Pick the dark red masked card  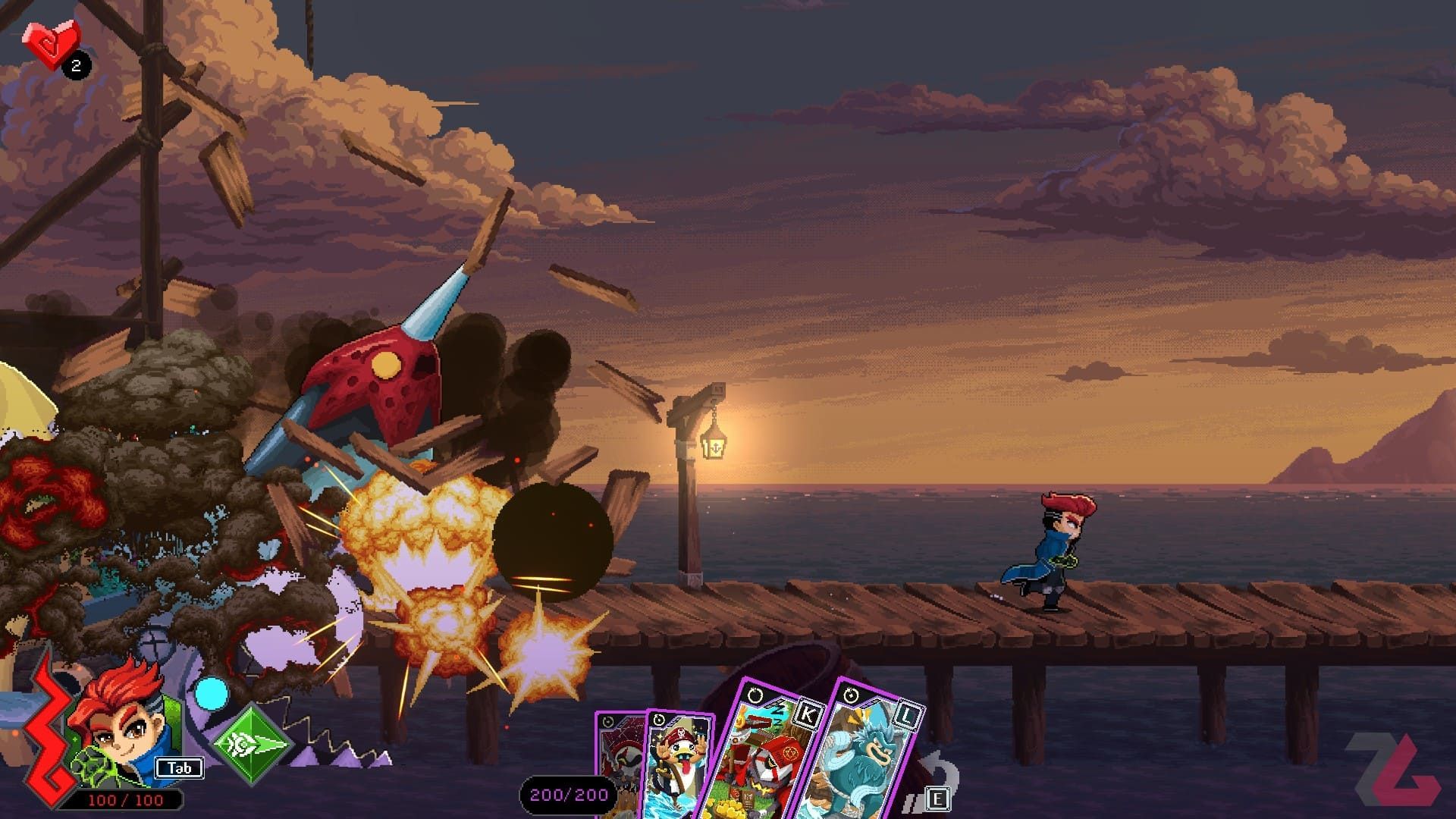click(x=619, y=758)
